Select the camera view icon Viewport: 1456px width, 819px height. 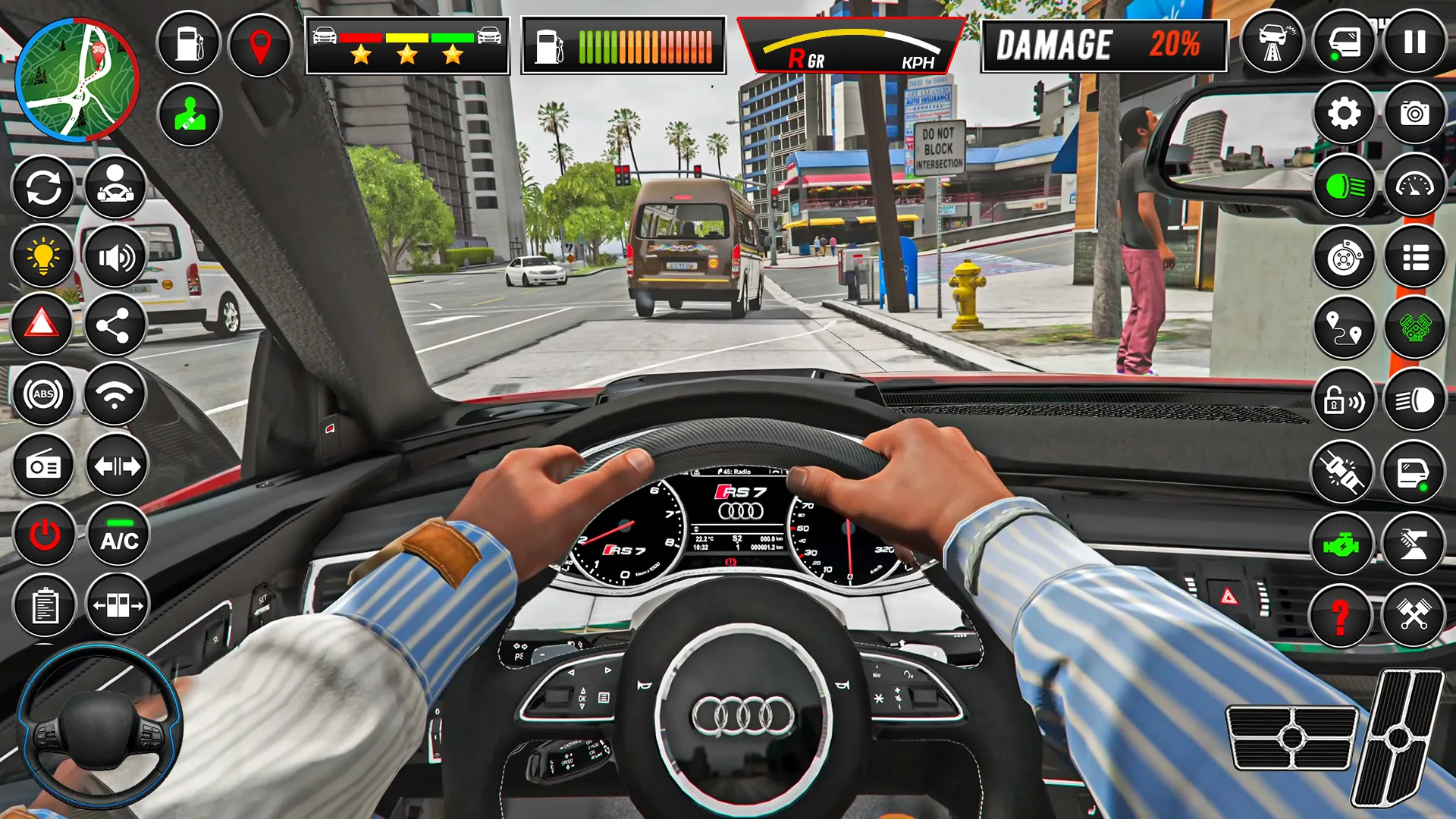coord(1415,112)
